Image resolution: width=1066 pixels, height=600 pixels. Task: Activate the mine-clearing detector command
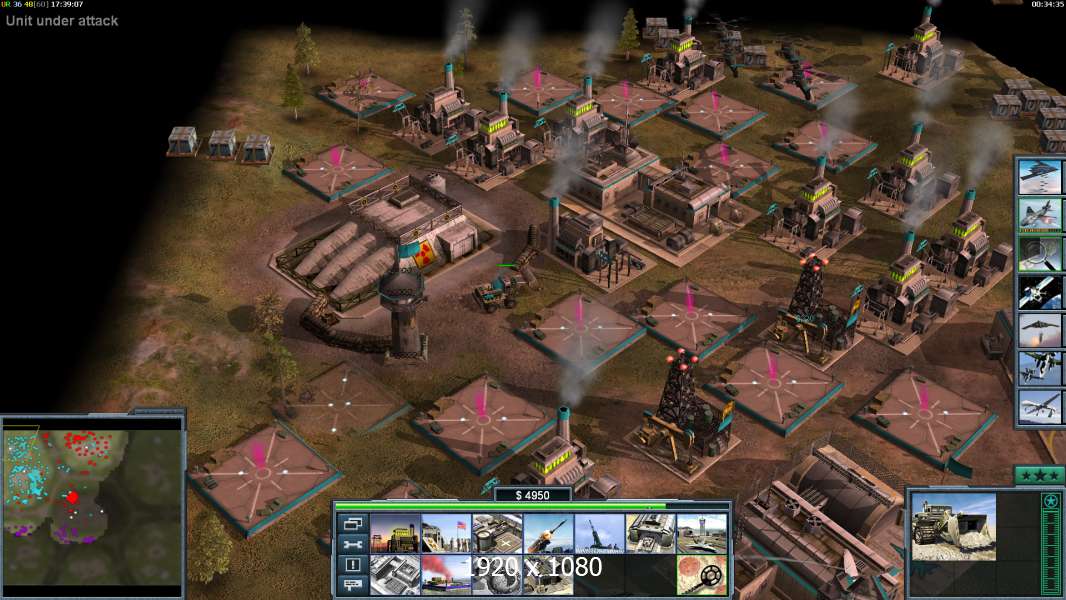[x=701, y=574]
